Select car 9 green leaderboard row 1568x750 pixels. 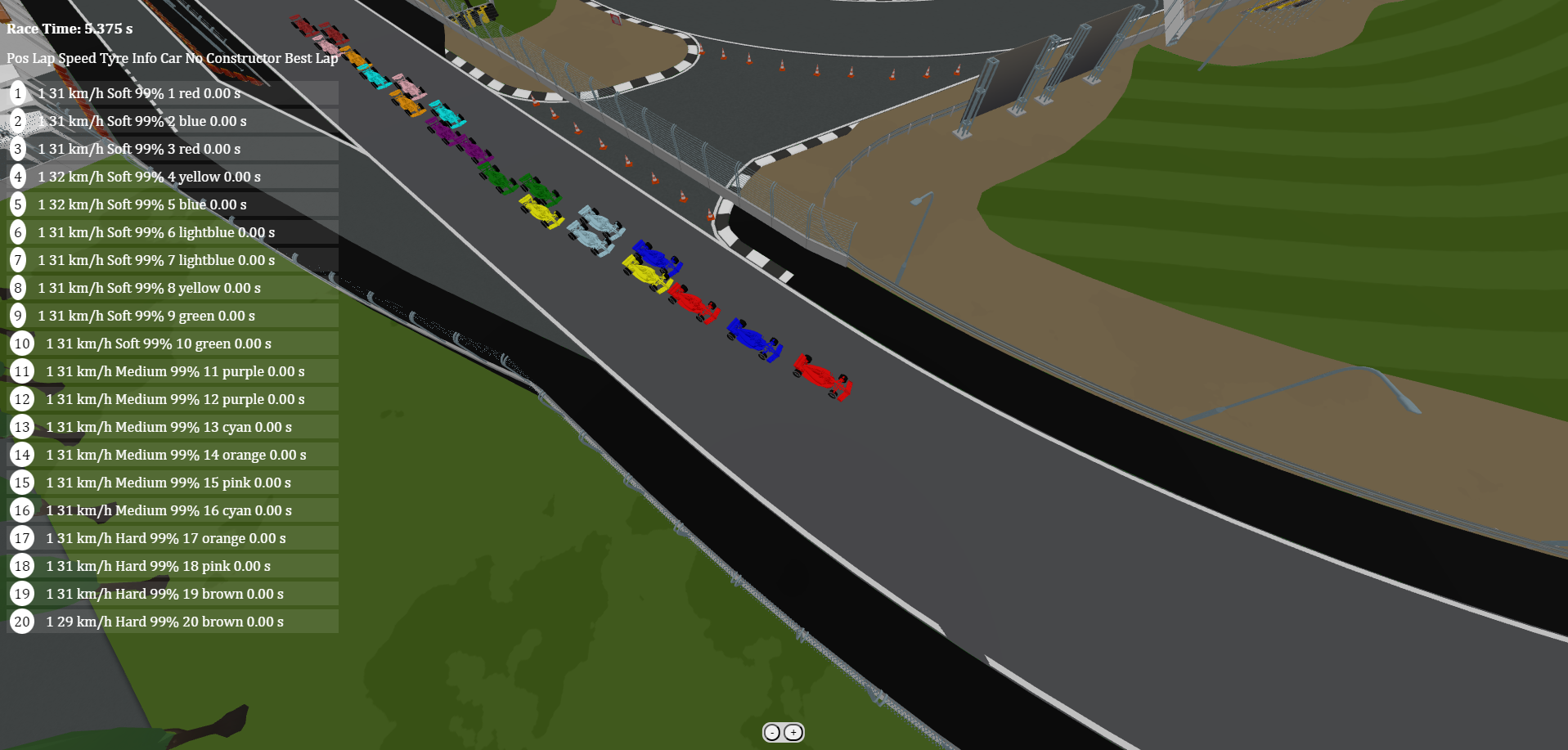click(173, 316)
